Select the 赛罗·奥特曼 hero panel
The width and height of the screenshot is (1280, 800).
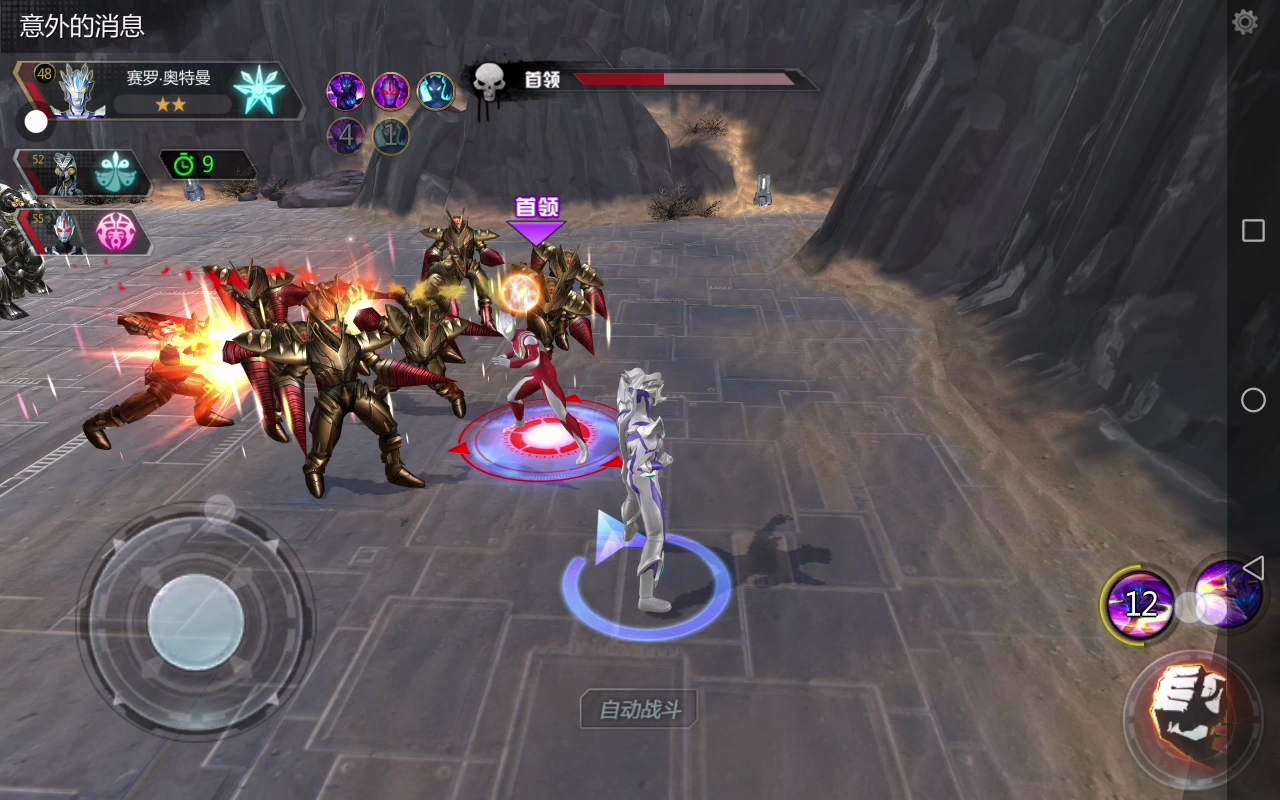(x=160, y=91)
